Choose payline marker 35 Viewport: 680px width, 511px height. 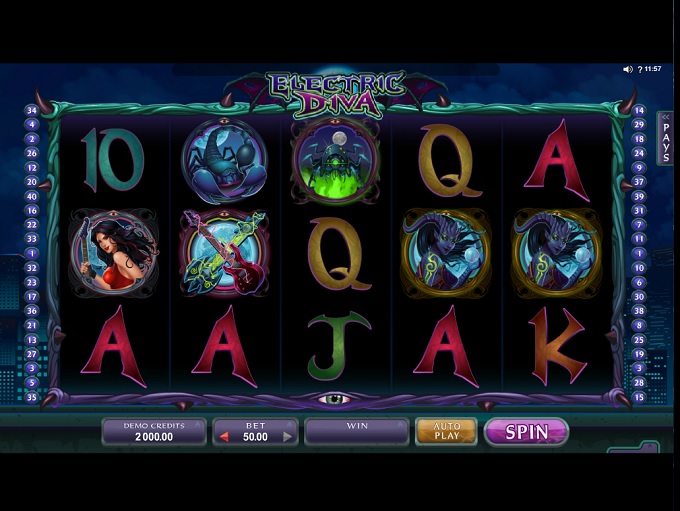[32, 397]
